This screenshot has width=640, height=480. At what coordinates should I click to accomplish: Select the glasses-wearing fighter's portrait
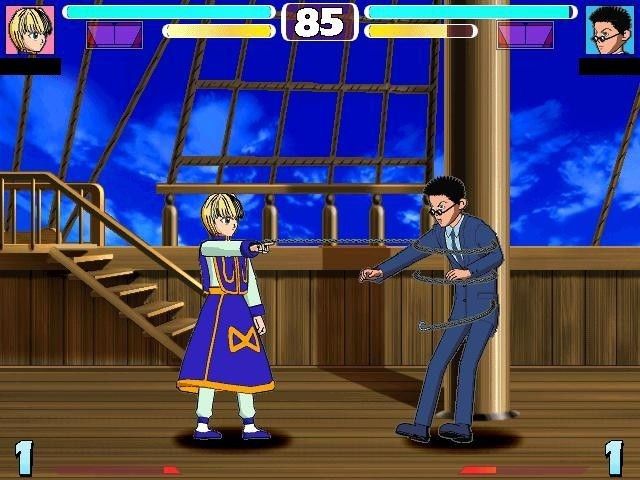coord(609,30)
